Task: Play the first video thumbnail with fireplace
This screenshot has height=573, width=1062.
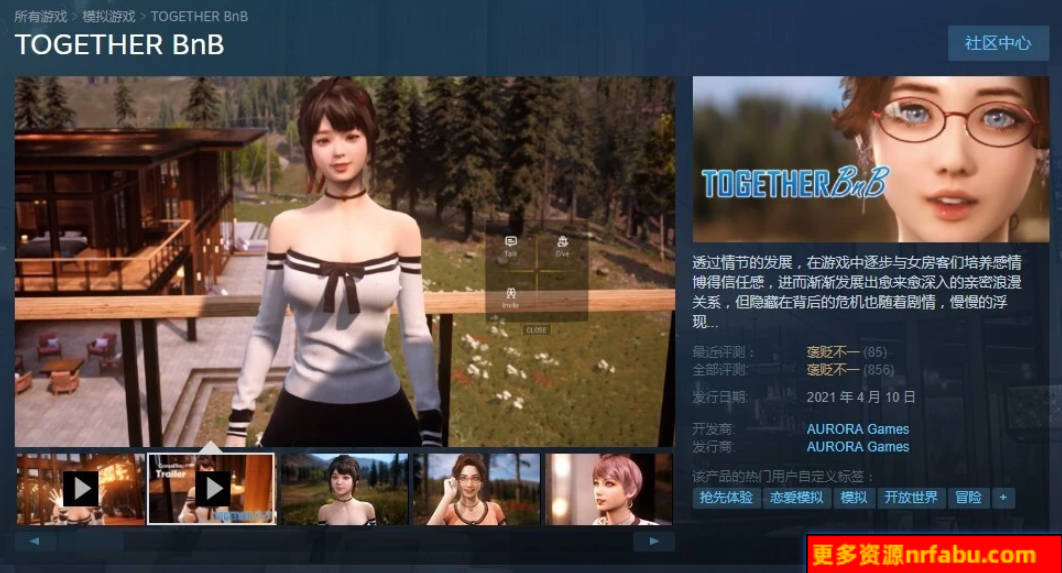Action: (80, 488)
